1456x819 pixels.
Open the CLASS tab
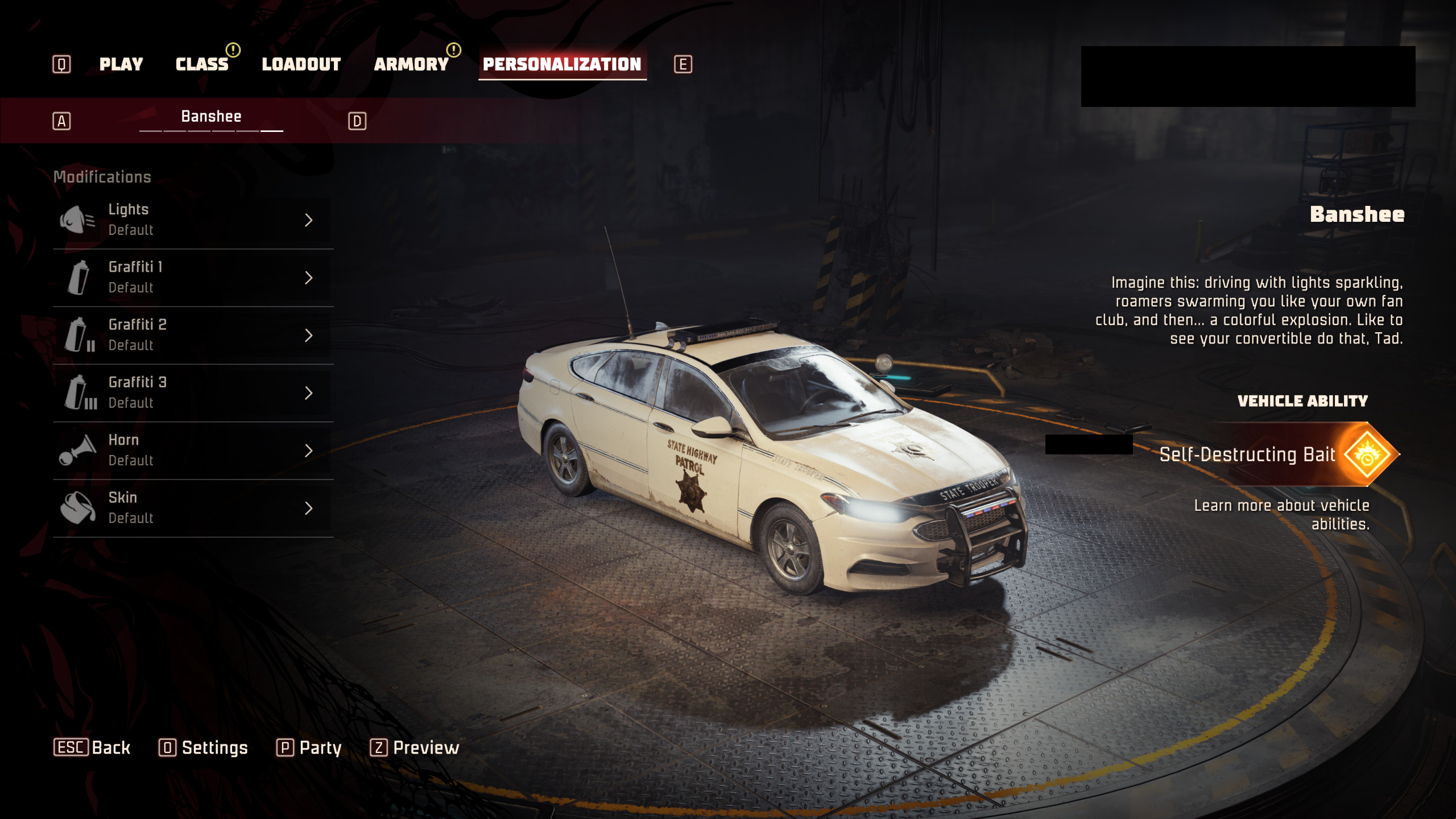tap(202, 64)
